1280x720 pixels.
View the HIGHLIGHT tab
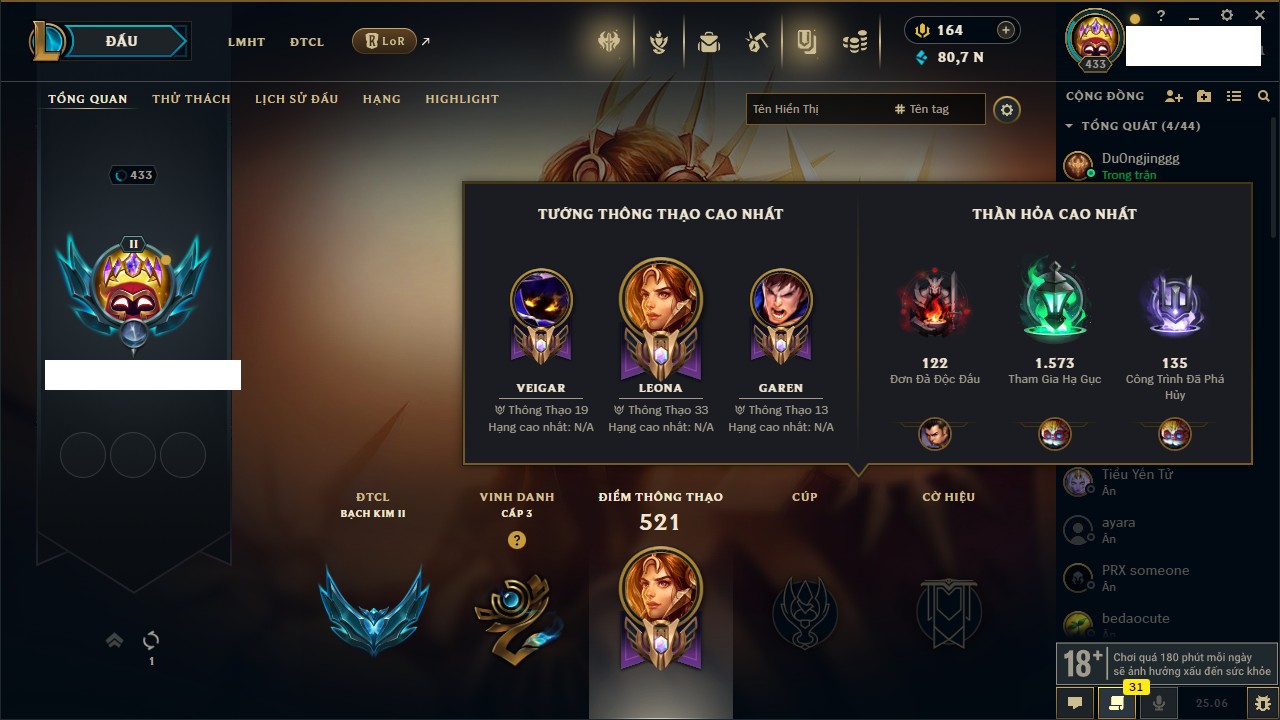tap(462, 99)
